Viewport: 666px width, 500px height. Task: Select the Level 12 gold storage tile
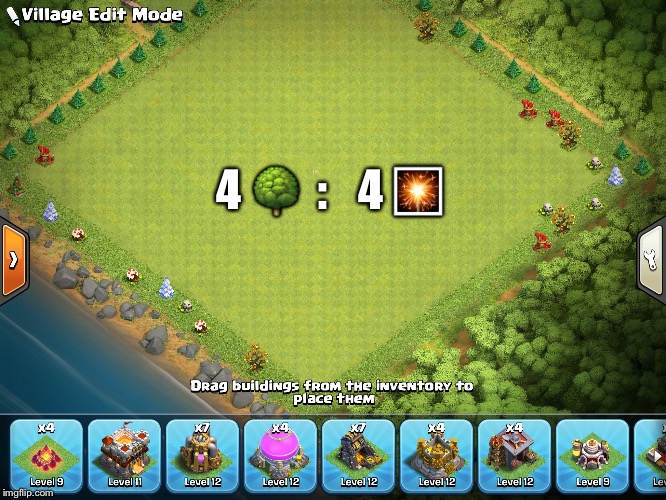point(436,456)
